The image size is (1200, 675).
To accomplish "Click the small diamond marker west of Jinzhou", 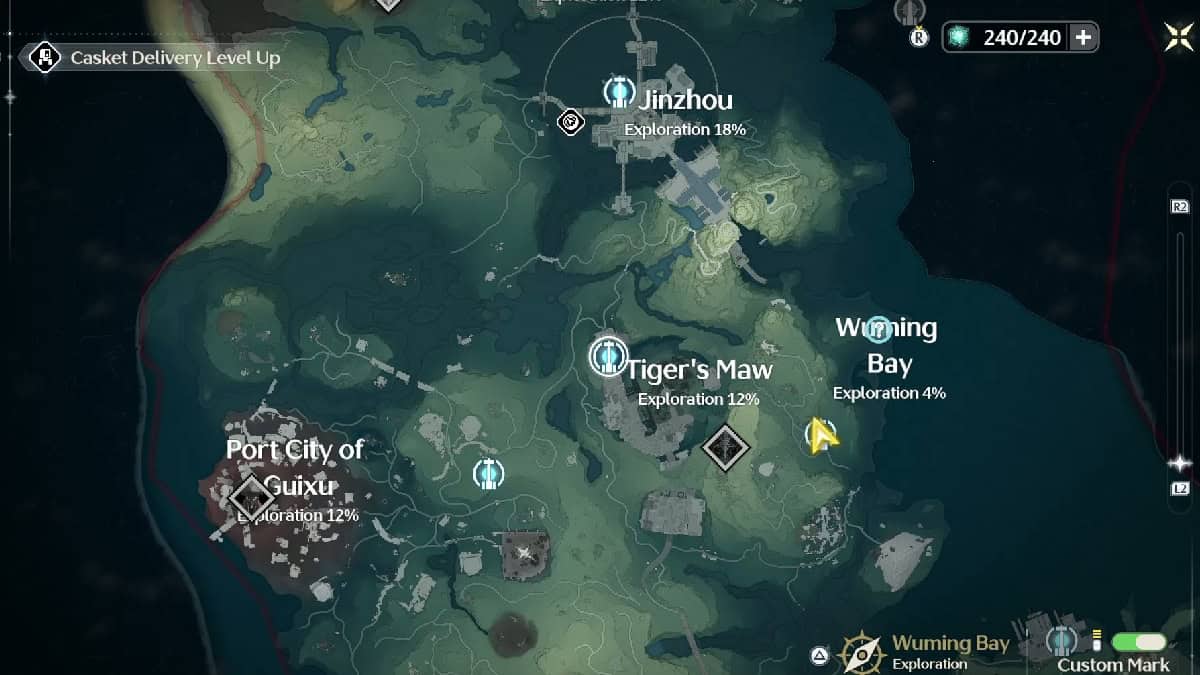I will [x=571, y=122].
